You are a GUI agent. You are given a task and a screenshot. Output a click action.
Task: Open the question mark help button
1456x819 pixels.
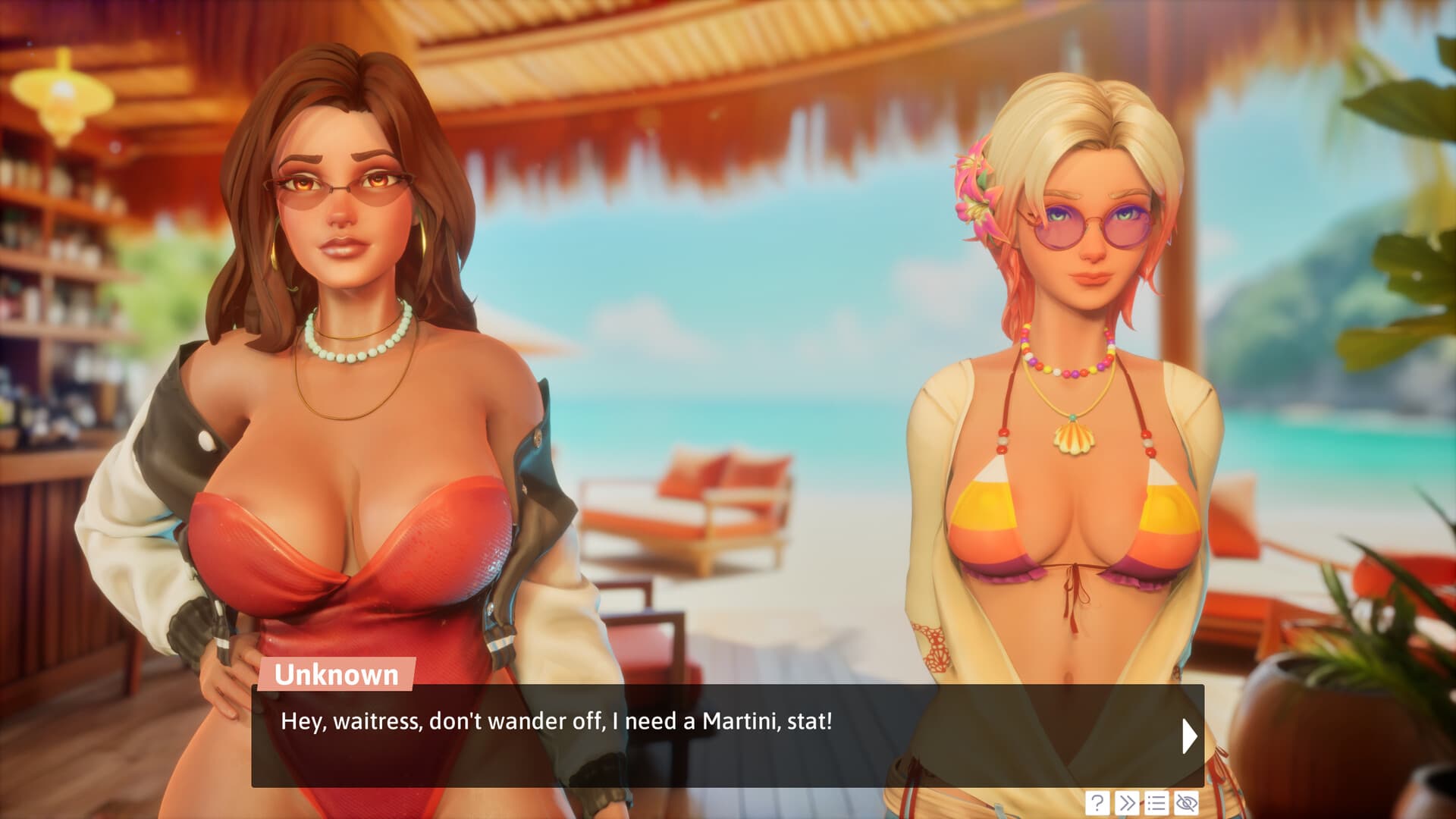coord(1097,802)
